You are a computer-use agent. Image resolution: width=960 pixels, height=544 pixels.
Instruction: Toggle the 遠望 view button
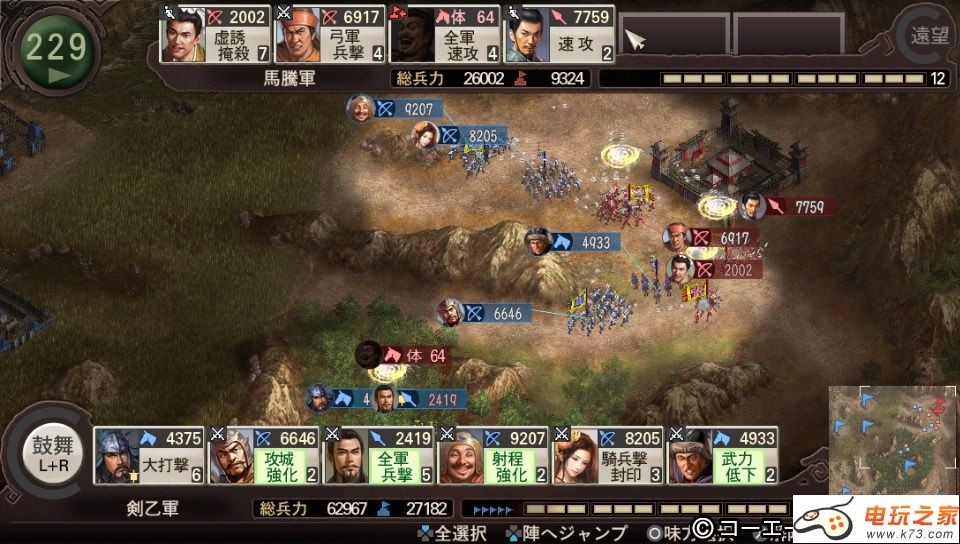point(929,36)
